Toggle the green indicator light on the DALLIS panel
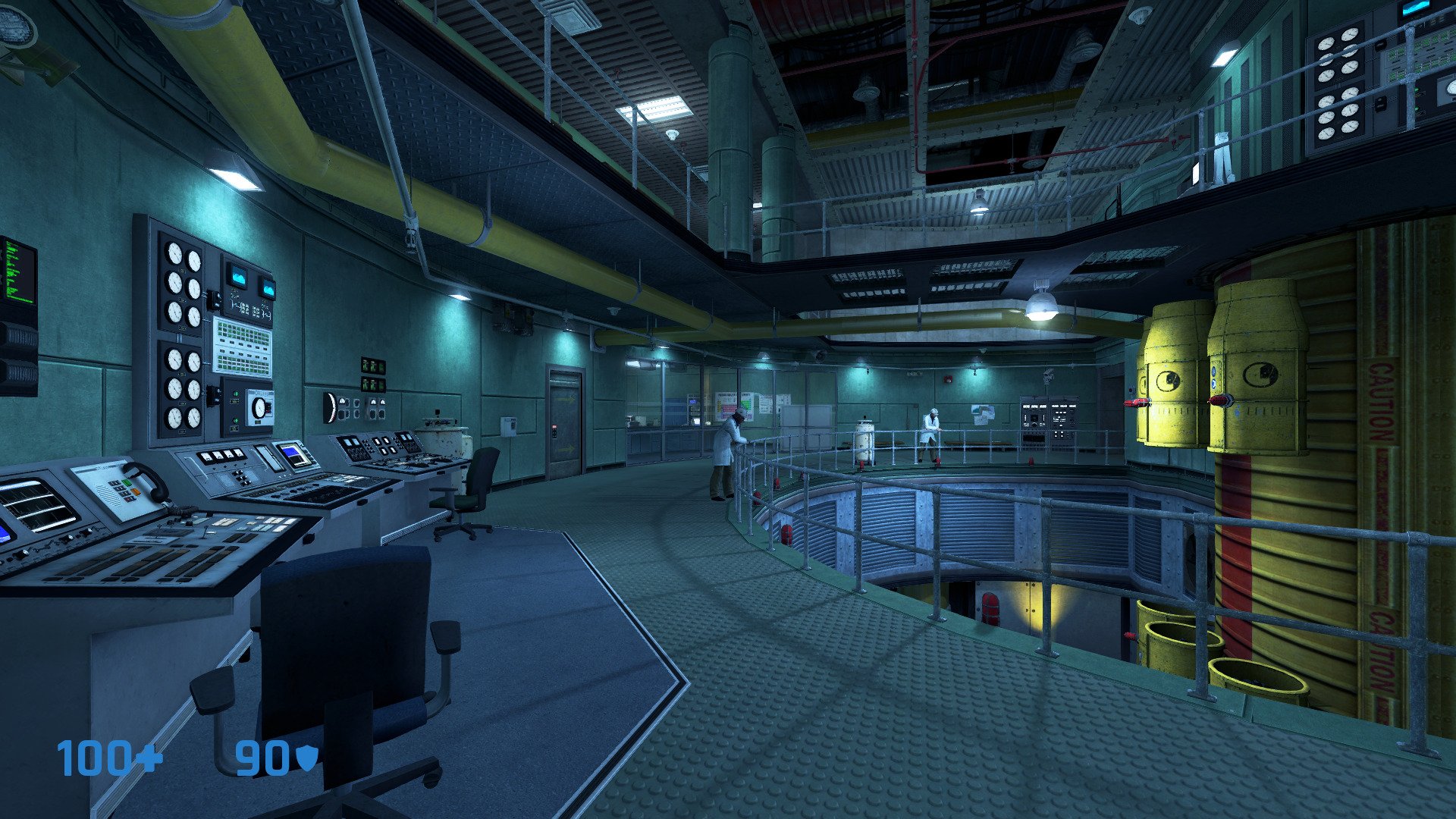The image size is (1456, 819). pyautogui.click(x=235, y=393)
